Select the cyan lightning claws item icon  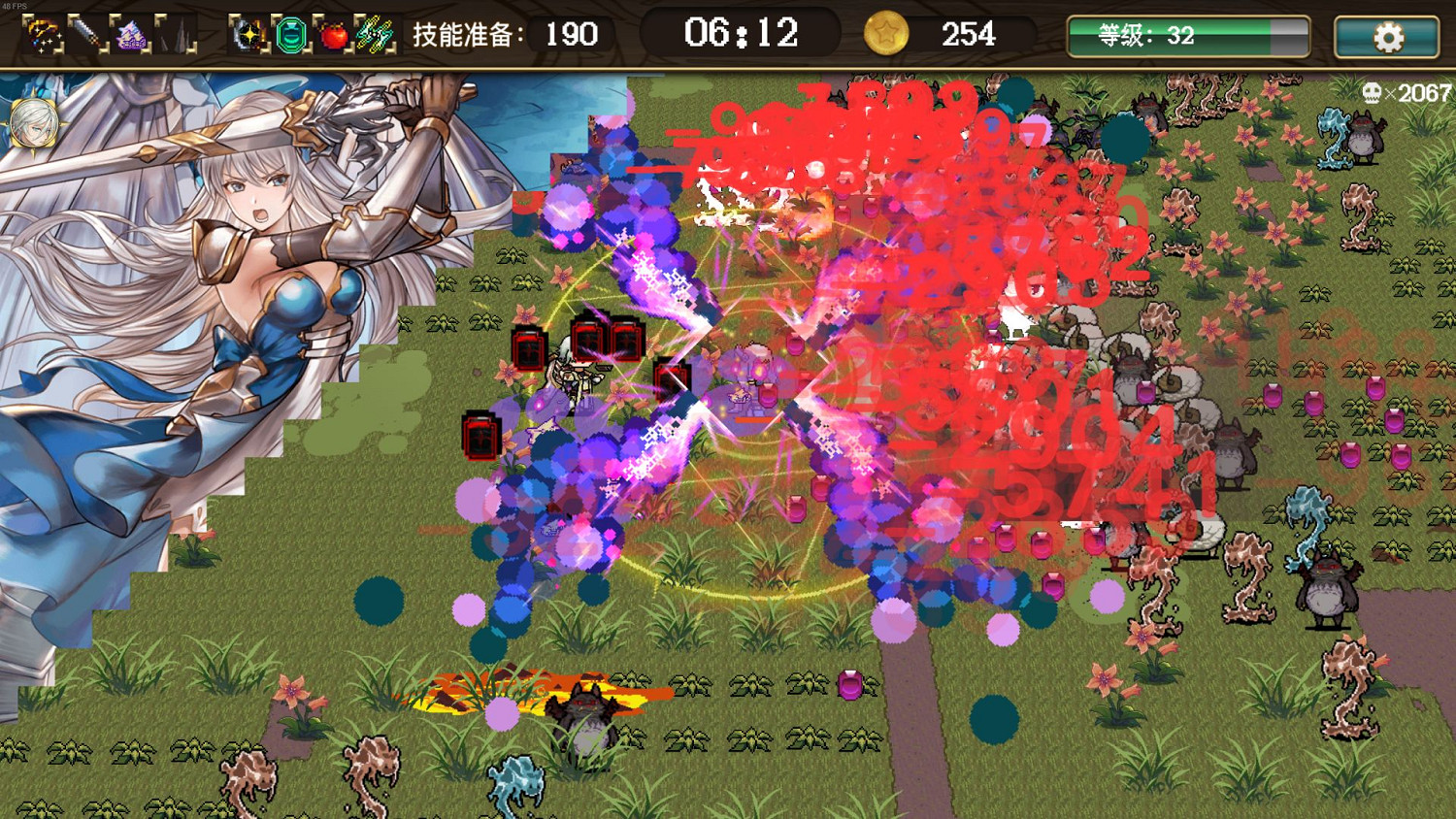coord(377,35)
